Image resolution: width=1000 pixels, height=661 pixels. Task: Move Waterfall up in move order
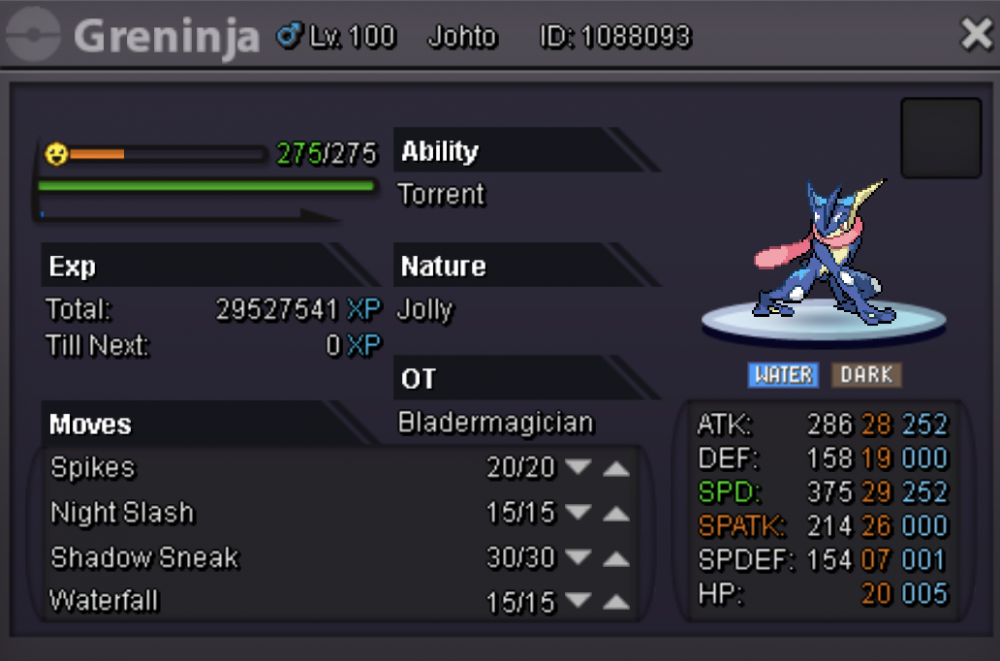[616, 602]
